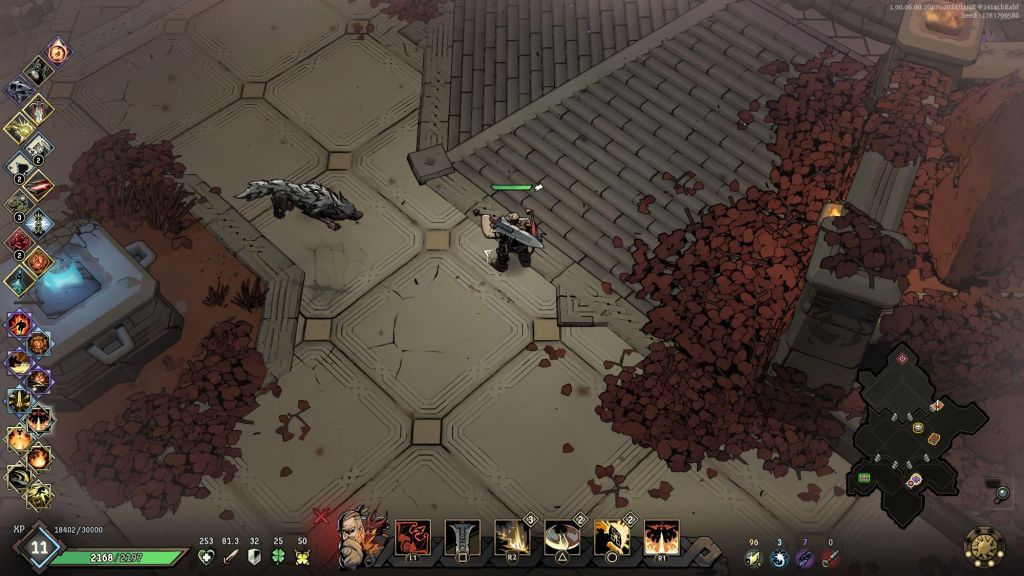Click the level 11 badge

pos(40,546)
